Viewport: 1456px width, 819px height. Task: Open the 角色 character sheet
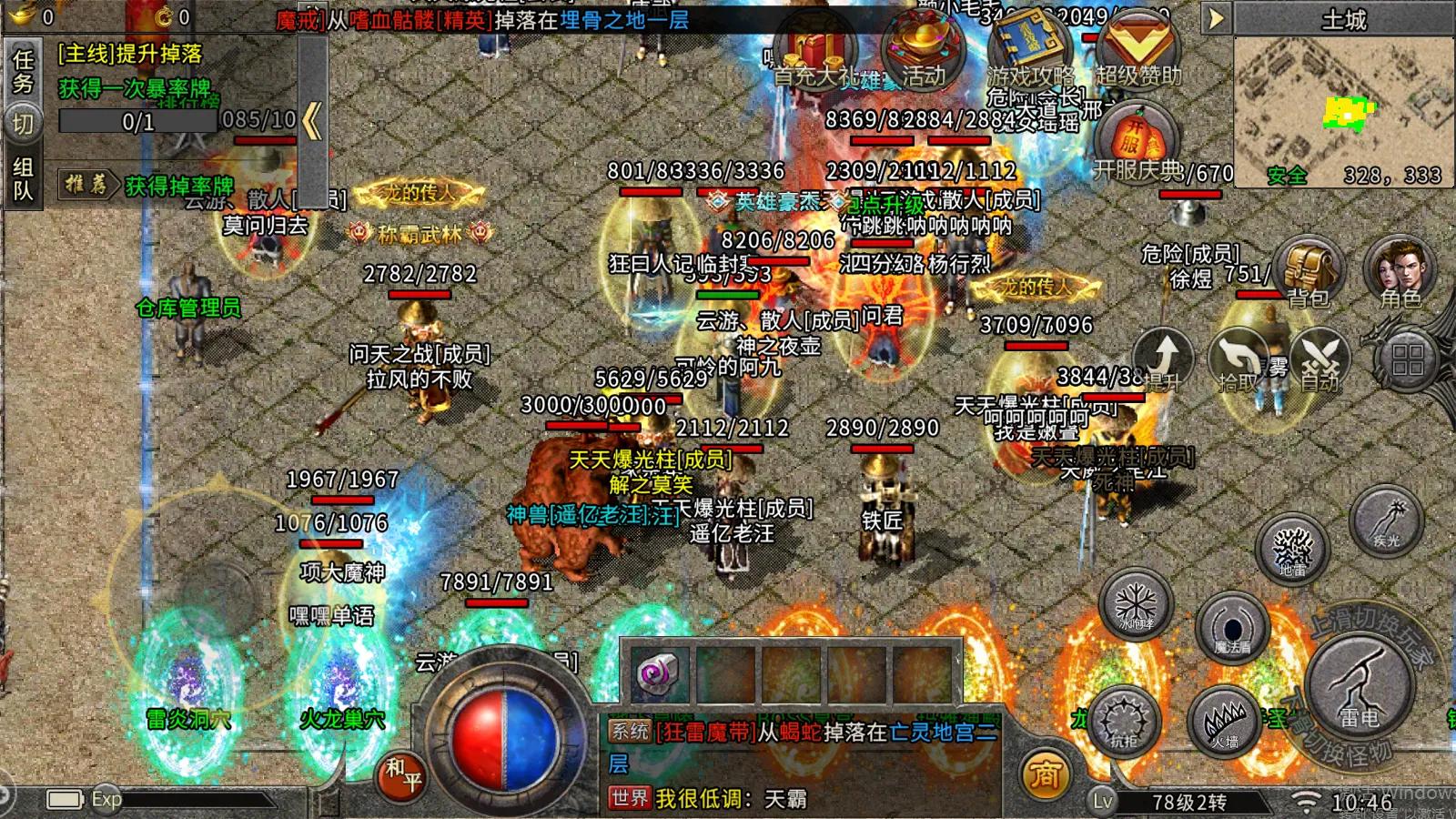[1400, 271]
